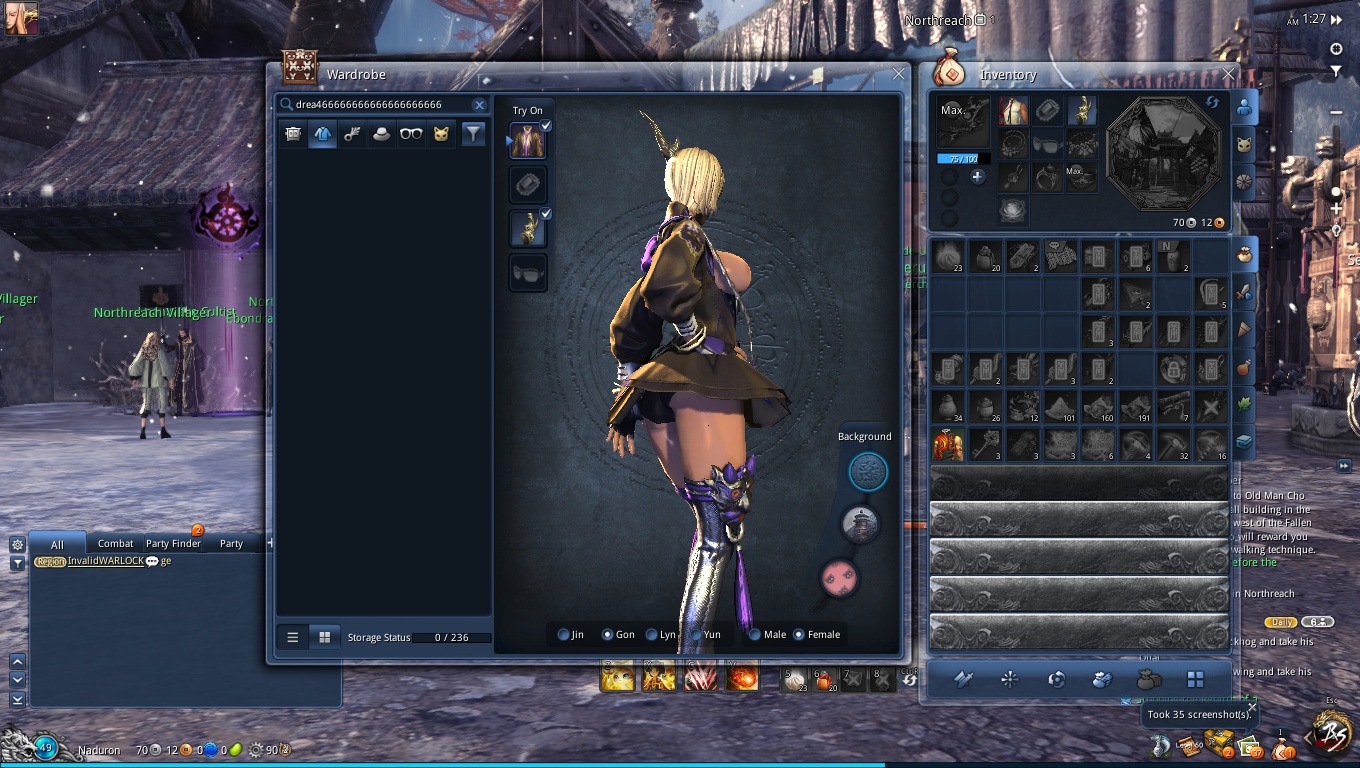The image size is (1360, 768).
Task: Switch to the Combat chat tab
Action: (x=116, y=544)
